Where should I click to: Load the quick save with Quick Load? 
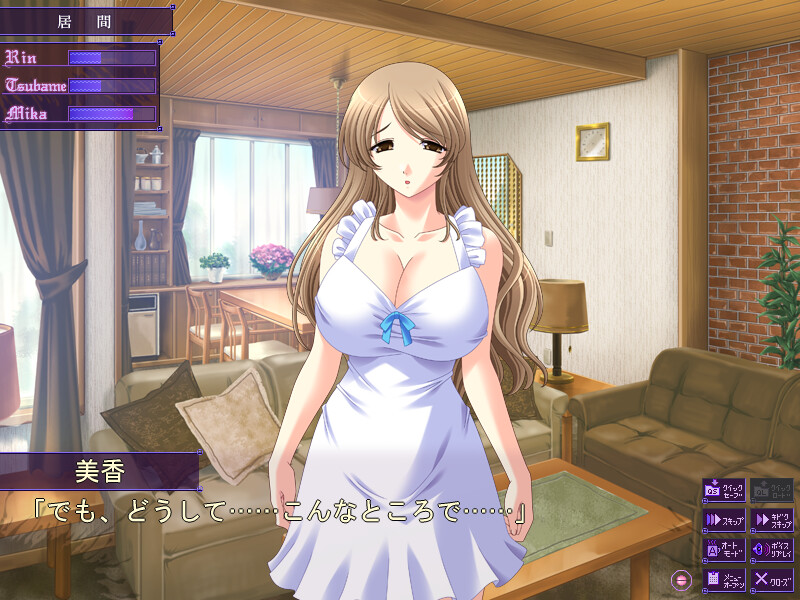[772, 490]
